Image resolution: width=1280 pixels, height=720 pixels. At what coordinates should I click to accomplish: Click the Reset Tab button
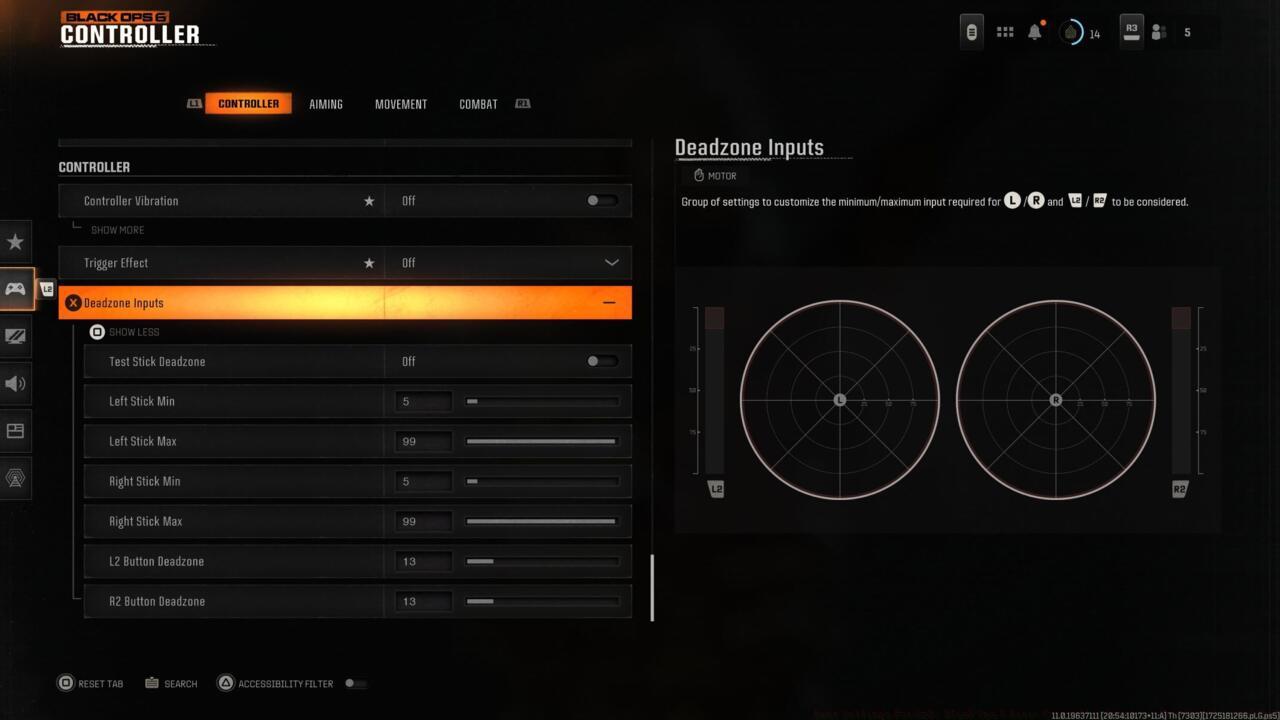point(90,683)
